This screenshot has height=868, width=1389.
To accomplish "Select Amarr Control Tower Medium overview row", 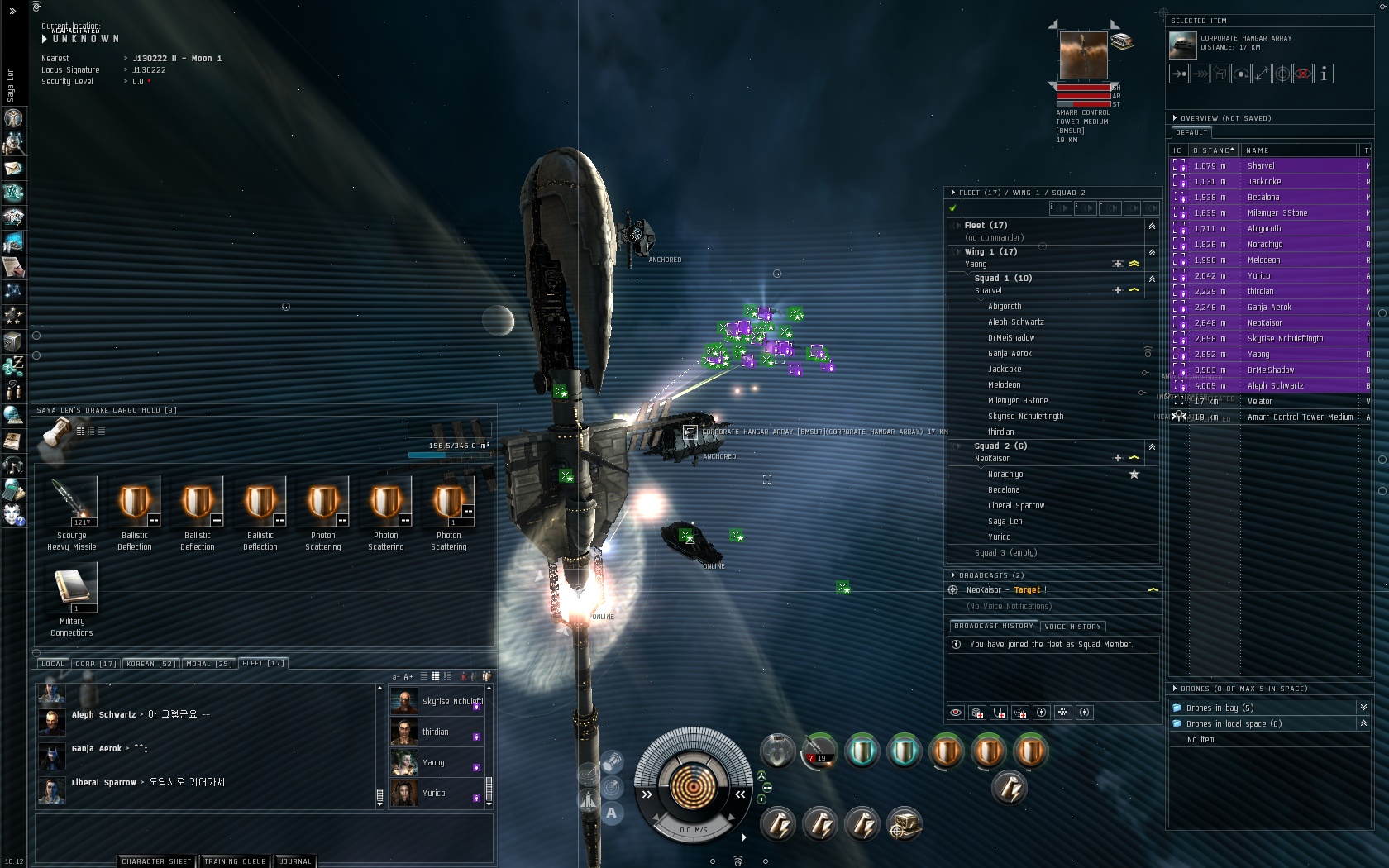I will coord(1300,417).
